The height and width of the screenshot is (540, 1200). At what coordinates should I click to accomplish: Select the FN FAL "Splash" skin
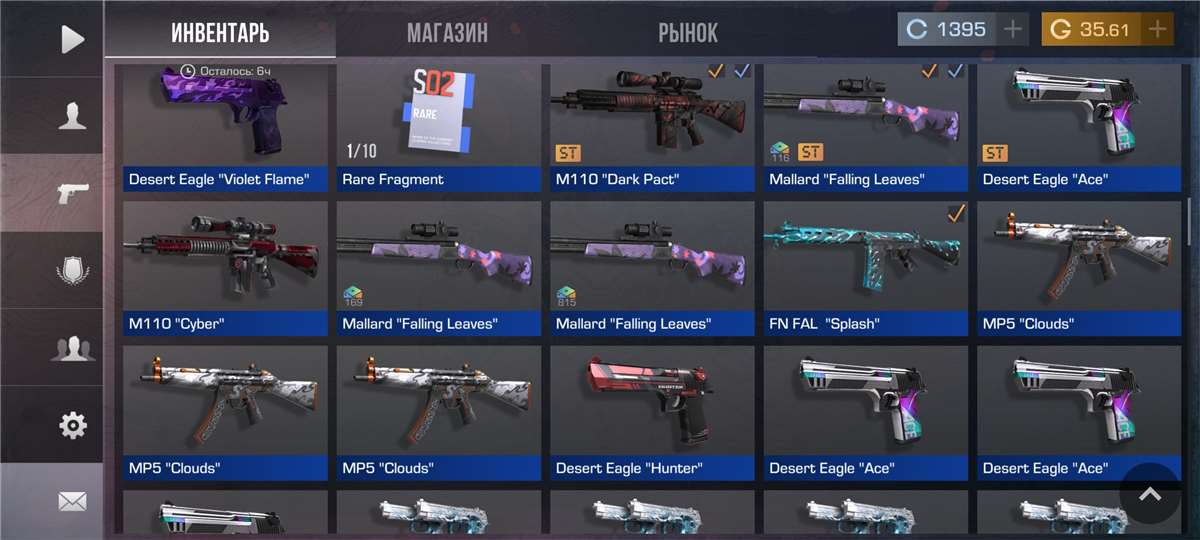coord(865,268)
